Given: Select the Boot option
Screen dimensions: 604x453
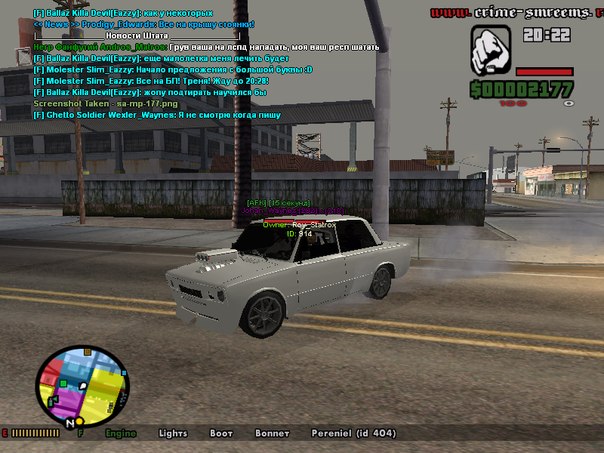Looking at the screenshot, I should coord(221,434).
